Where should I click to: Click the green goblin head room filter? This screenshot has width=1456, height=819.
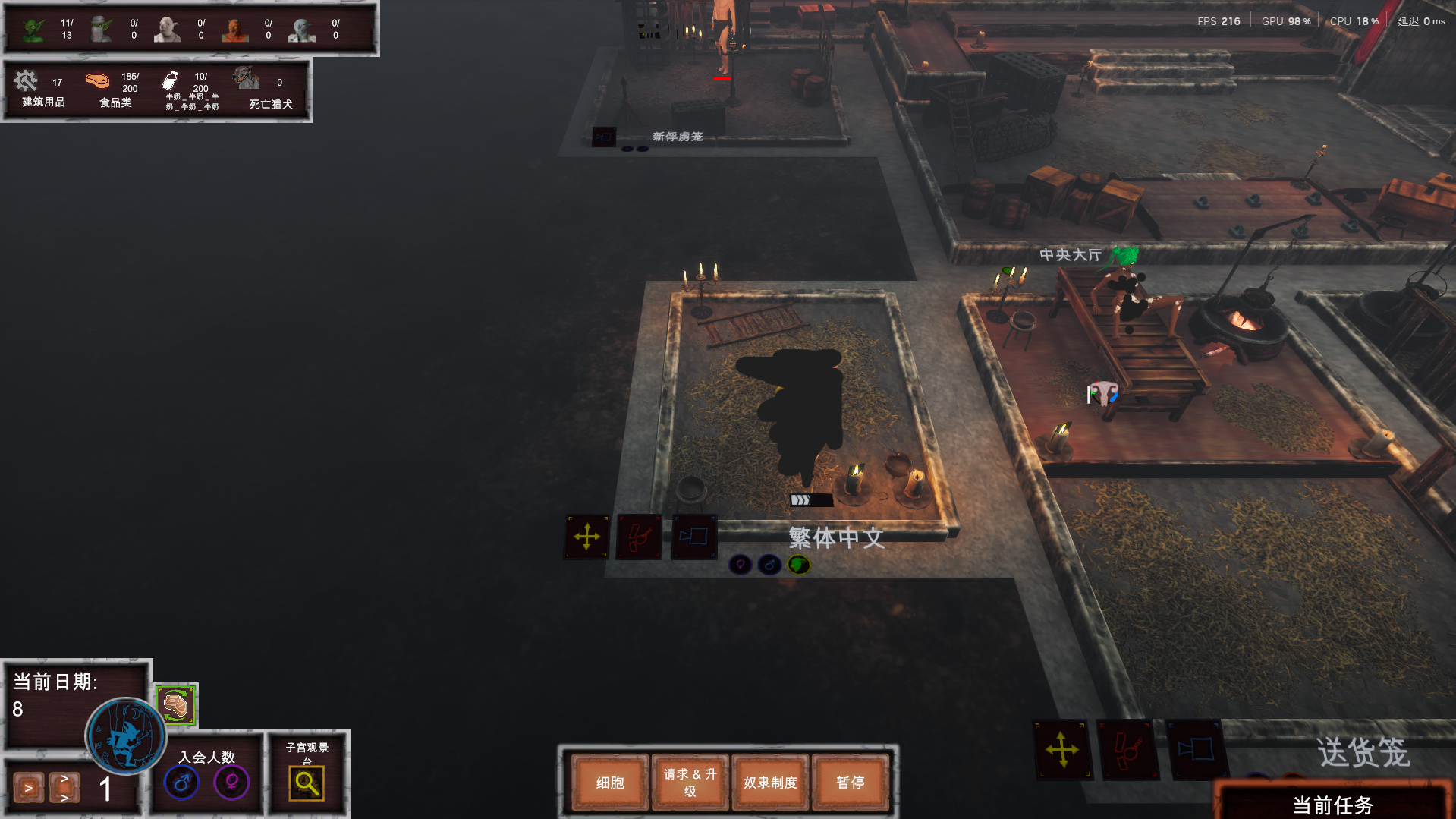click(x=798, y=565)
